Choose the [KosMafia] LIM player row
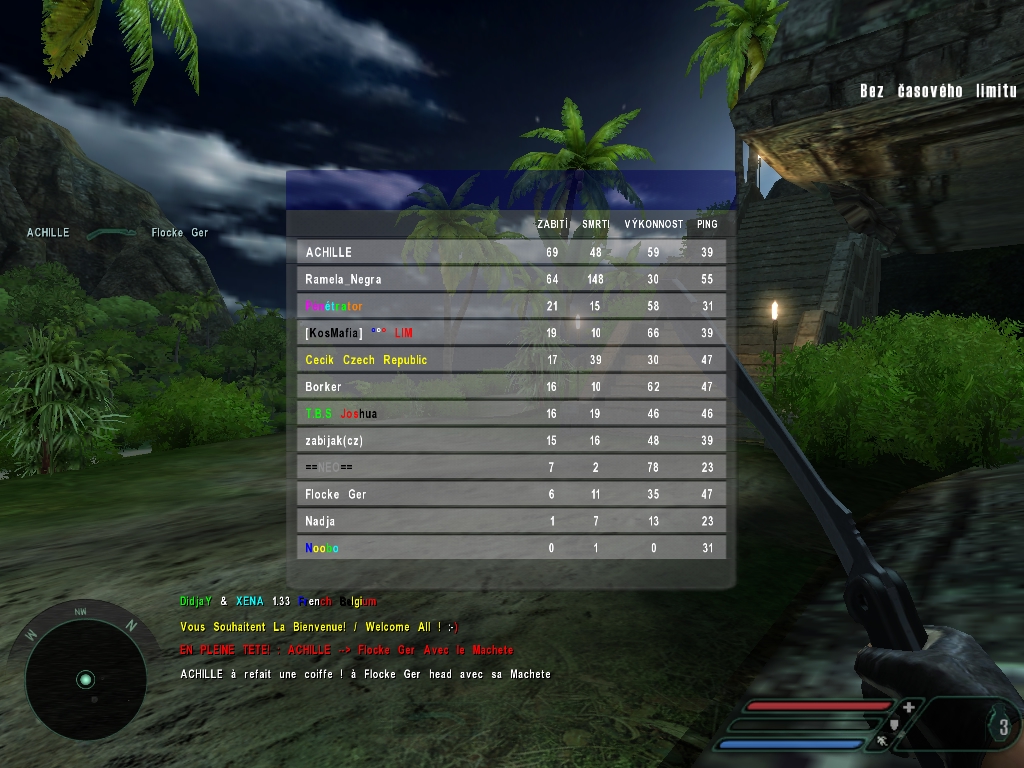The height and width of the screenshot is (768, 1024). pyautogui.click(x=510, y=333)
